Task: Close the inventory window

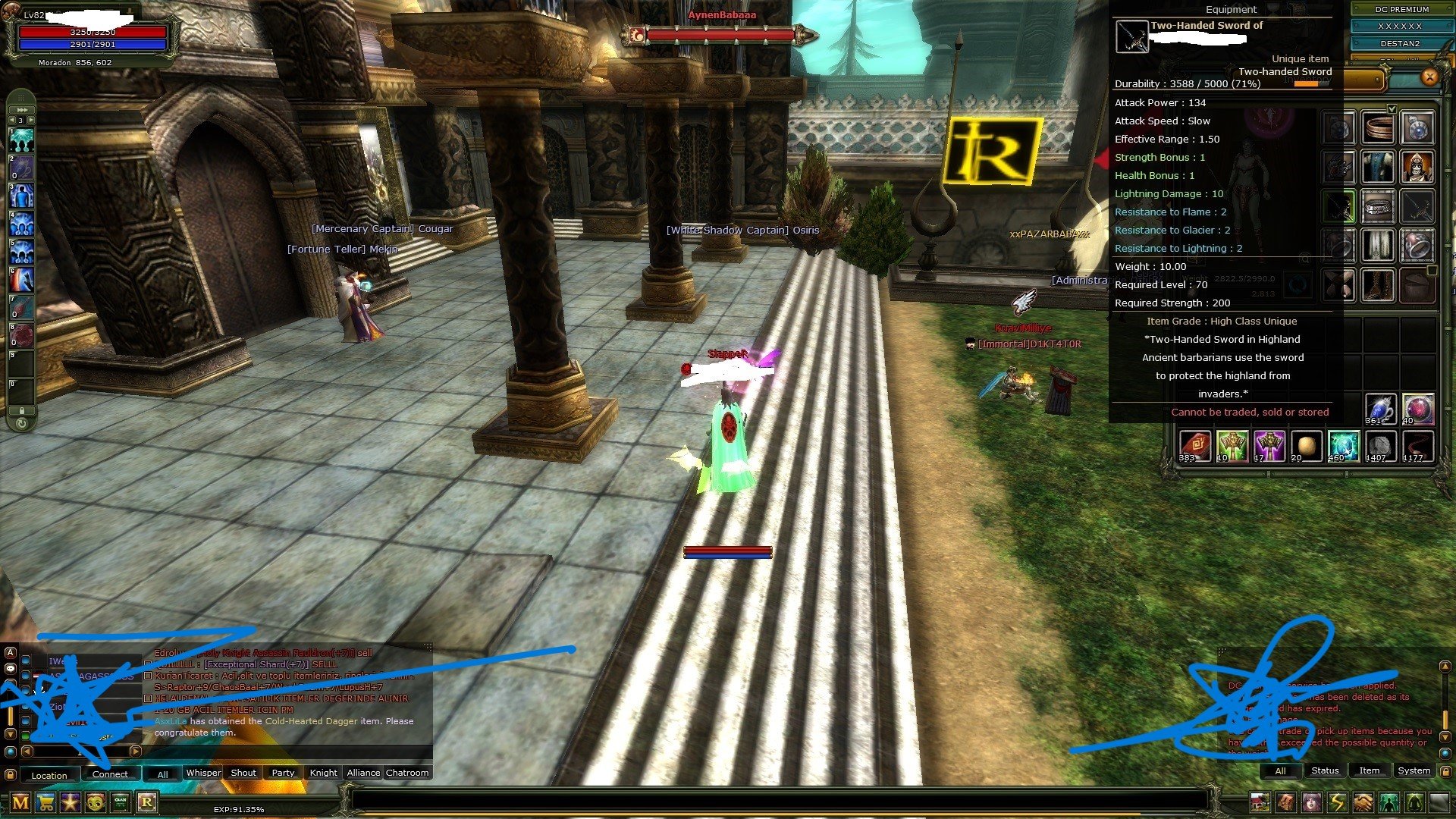Action: pyautogui.click(x=1429, y=77)
